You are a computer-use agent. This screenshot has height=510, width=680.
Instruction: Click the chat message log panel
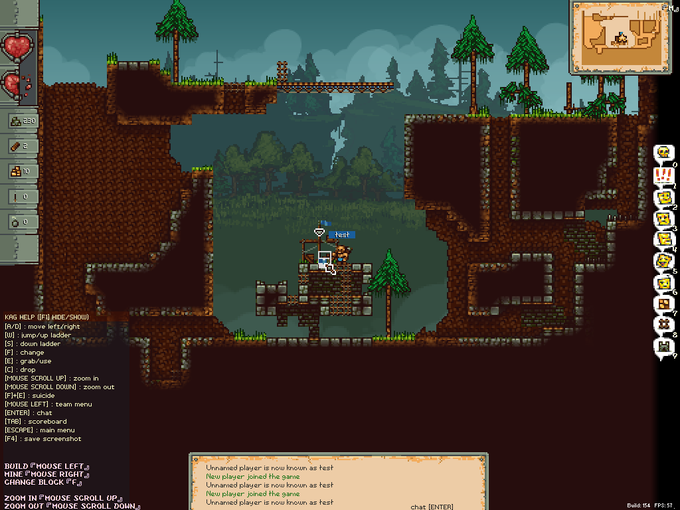[x=338, y=481]
